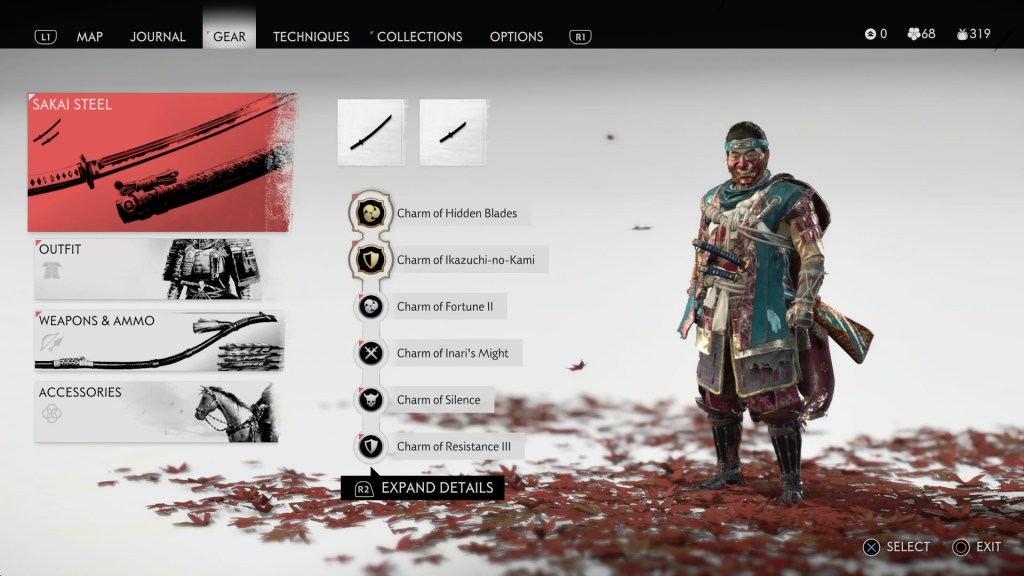Open the Accessories category

coord(157,411)
